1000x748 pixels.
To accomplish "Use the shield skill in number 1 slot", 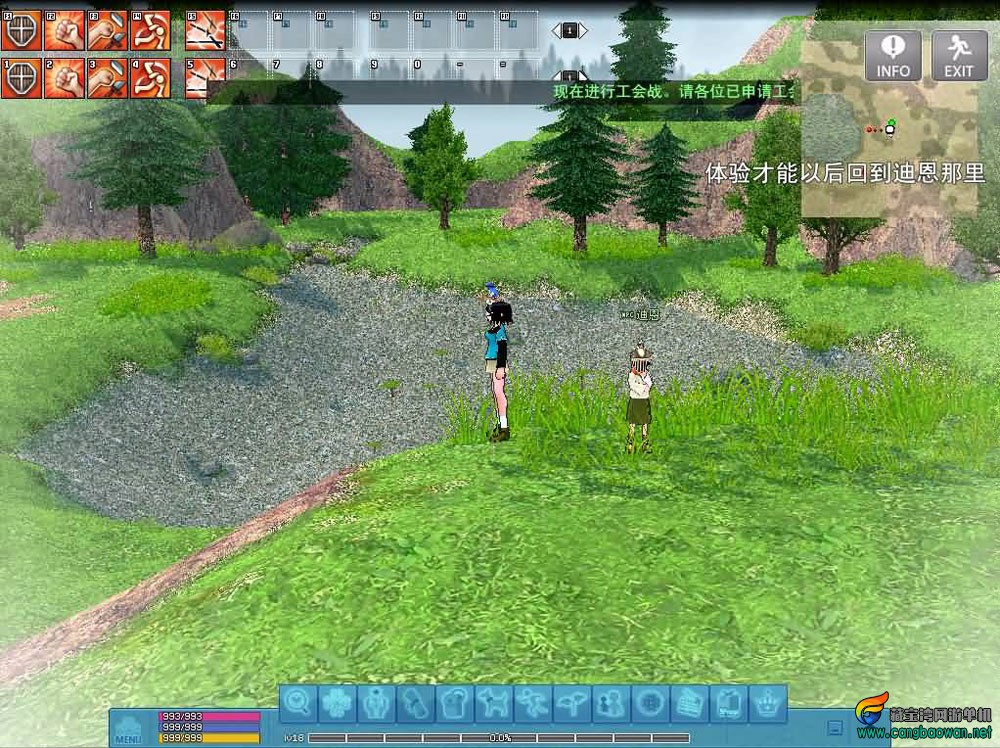I will click(x=21, y=78).
